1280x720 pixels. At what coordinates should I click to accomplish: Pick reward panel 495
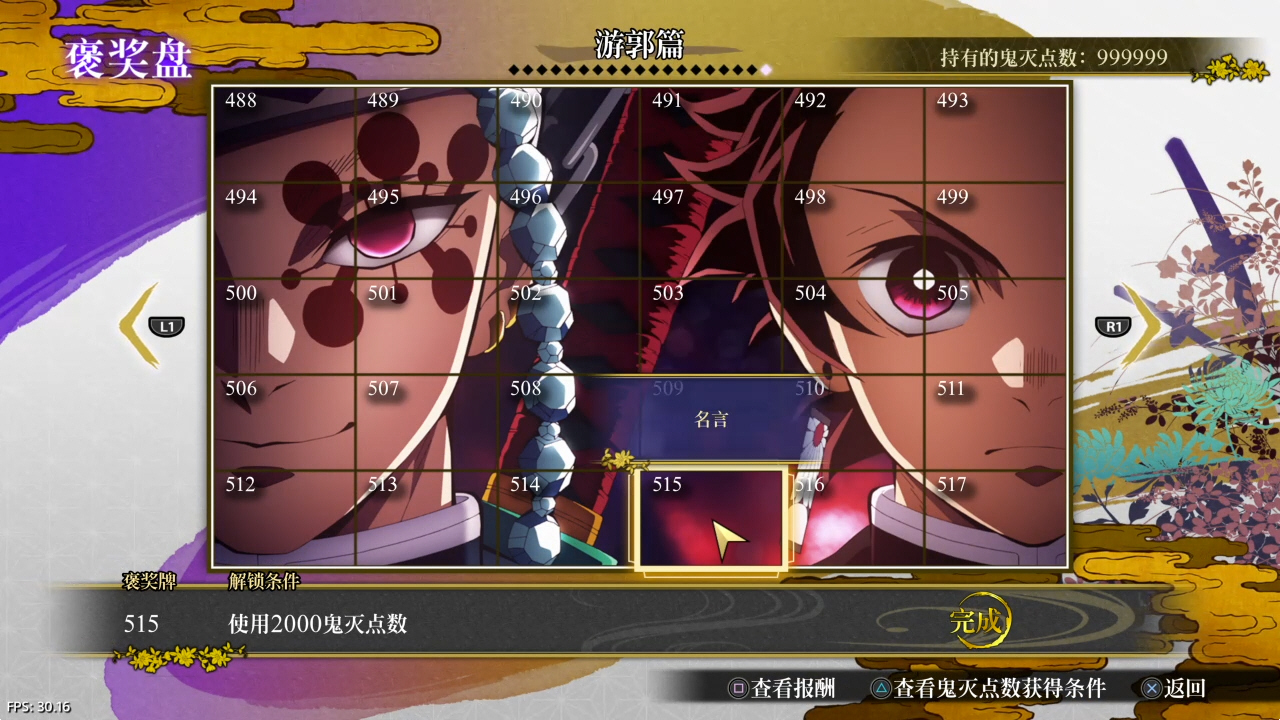click(x=426, y=231)
